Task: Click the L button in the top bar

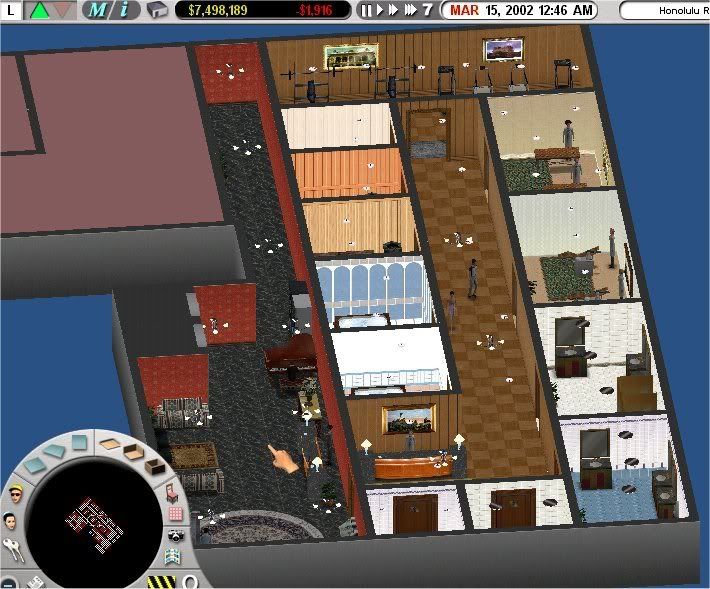Action: tap(10, 11)
